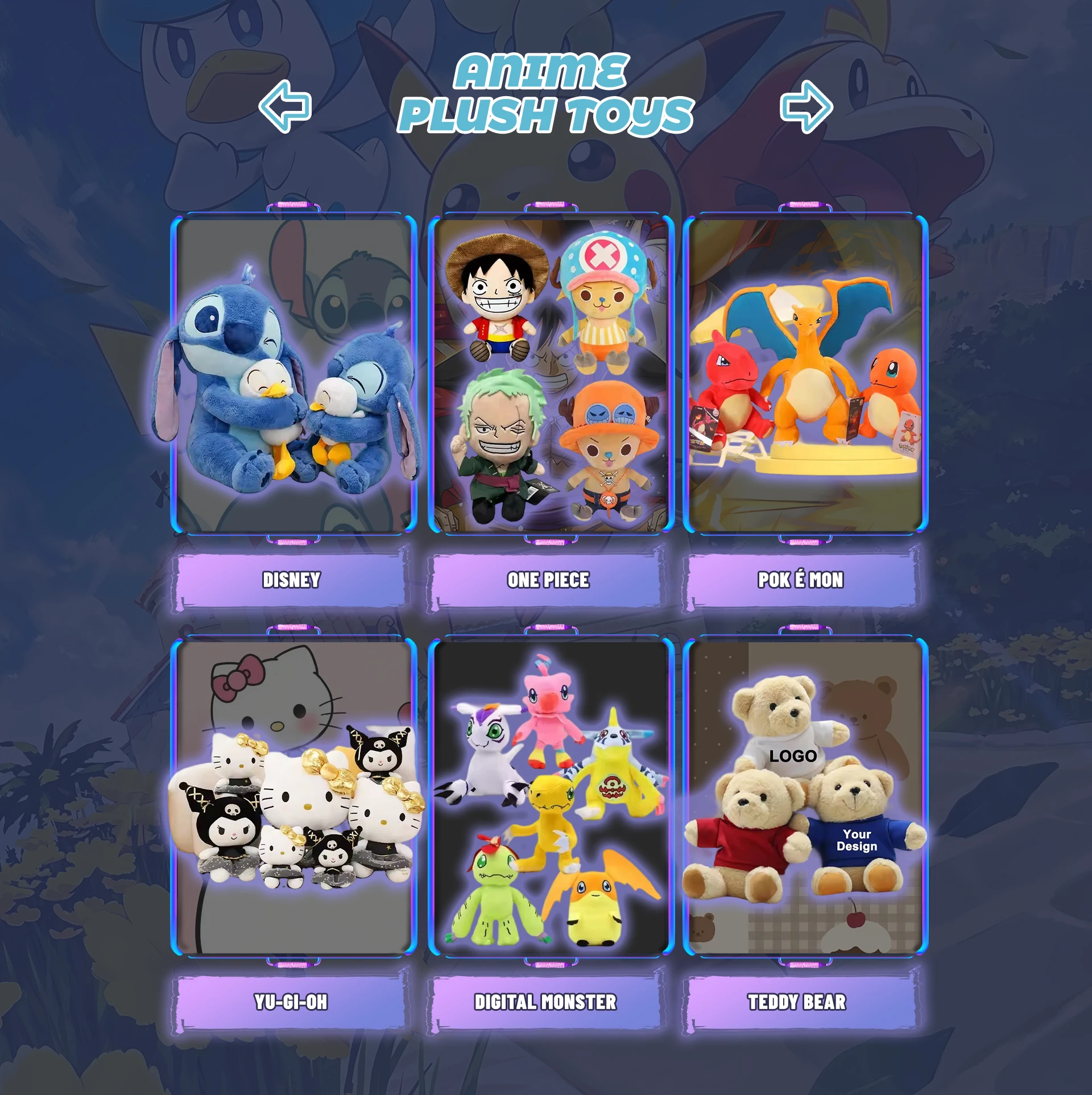The image size is (1092, 1095).
Task: Open the Stitch plush Disney card
Action: [x=293, y=375]
